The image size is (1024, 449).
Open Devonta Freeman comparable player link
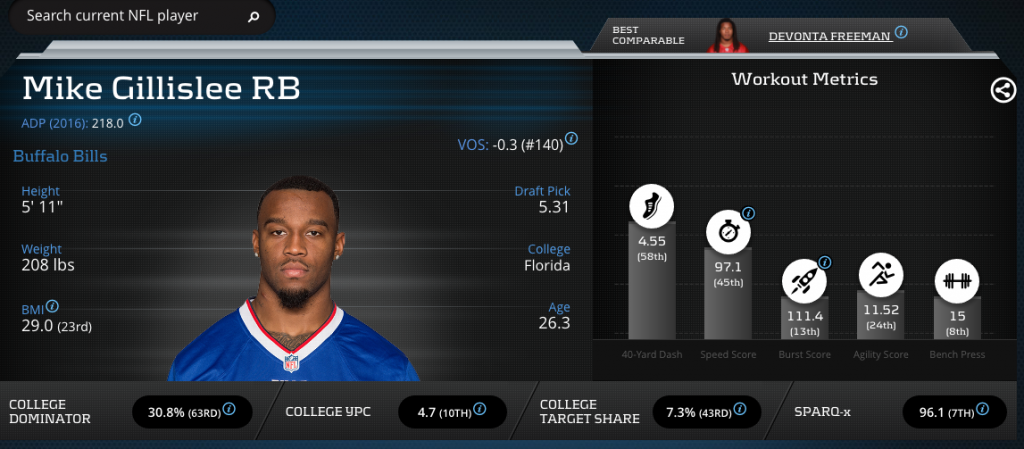(x=830, y=36)
